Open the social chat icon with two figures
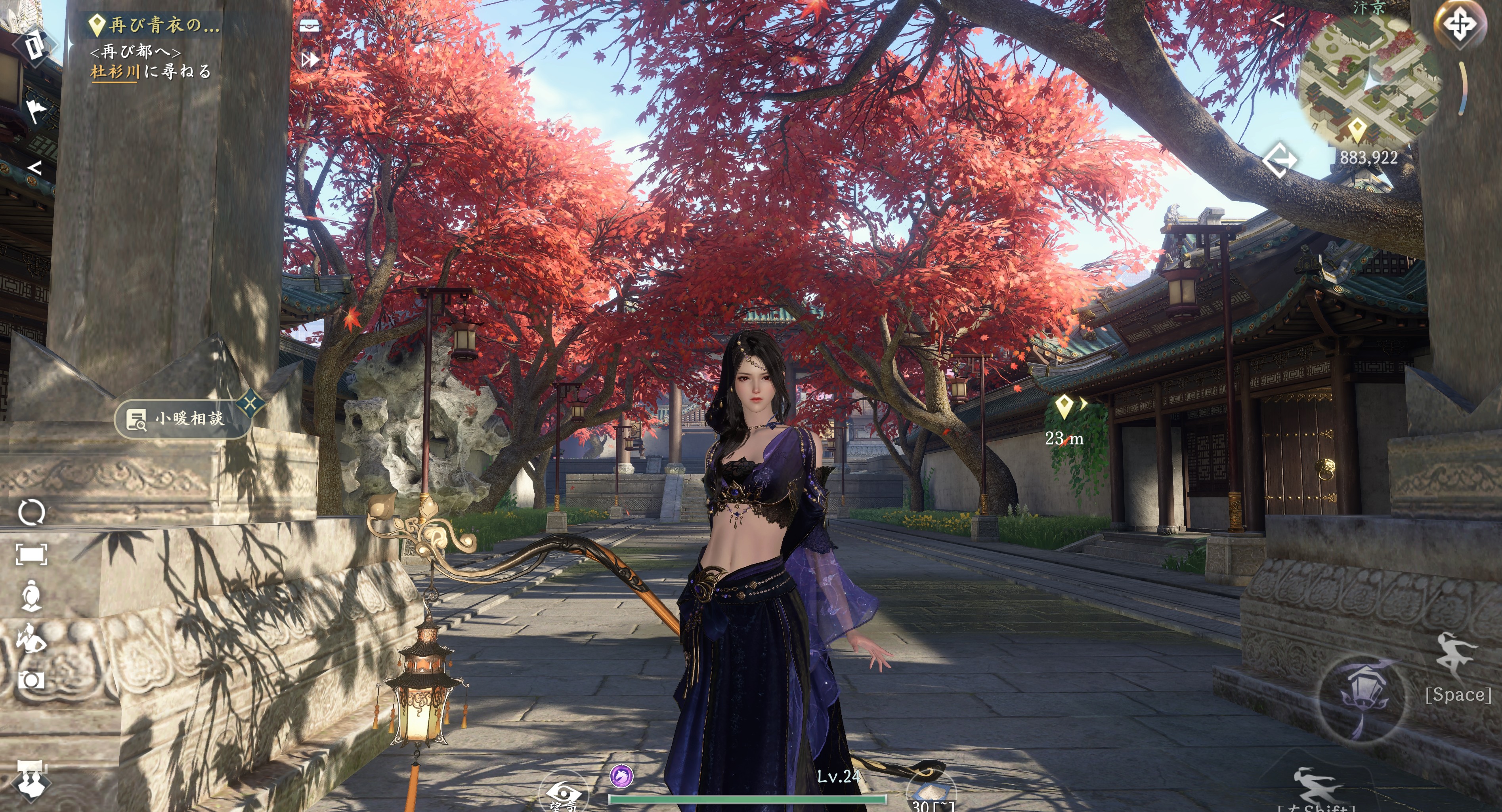The height and width of the screenshot is (812, 1502). tap(31, 778)
